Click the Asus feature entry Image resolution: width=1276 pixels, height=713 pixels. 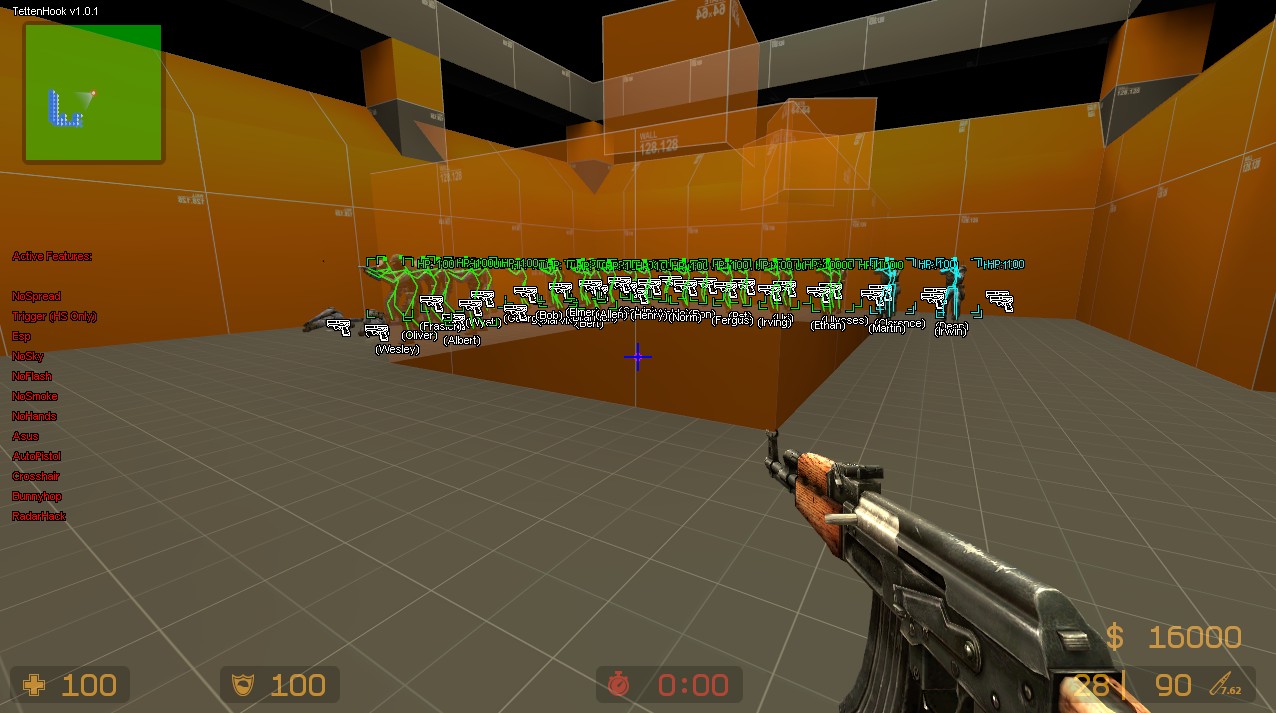[x=25, y=436]
